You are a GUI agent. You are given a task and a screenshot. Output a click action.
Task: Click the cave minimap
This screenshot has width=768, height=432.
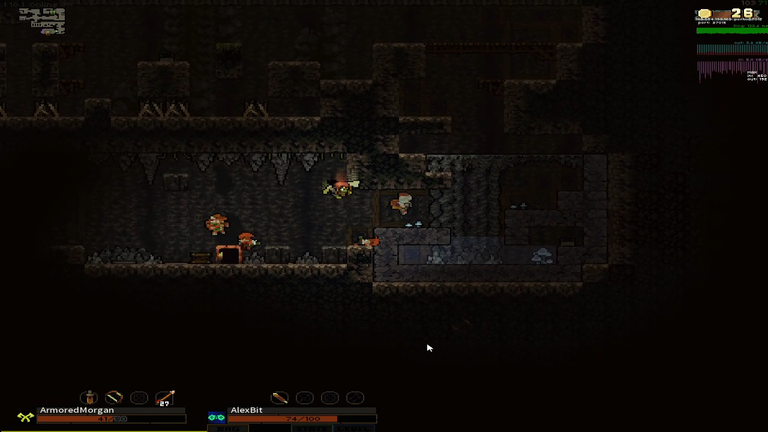(x=47, y=21)
